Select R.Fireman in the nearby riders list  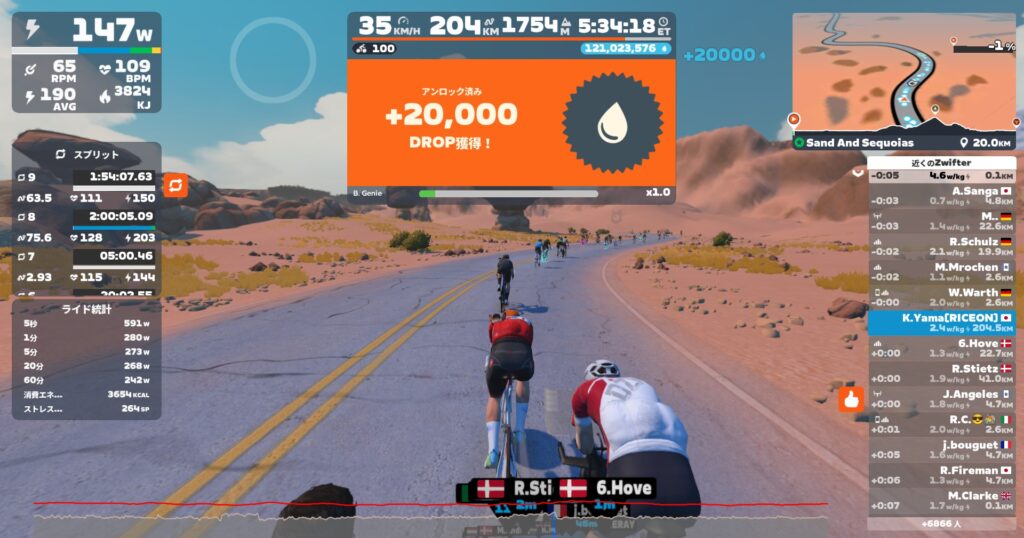(941, 475)
